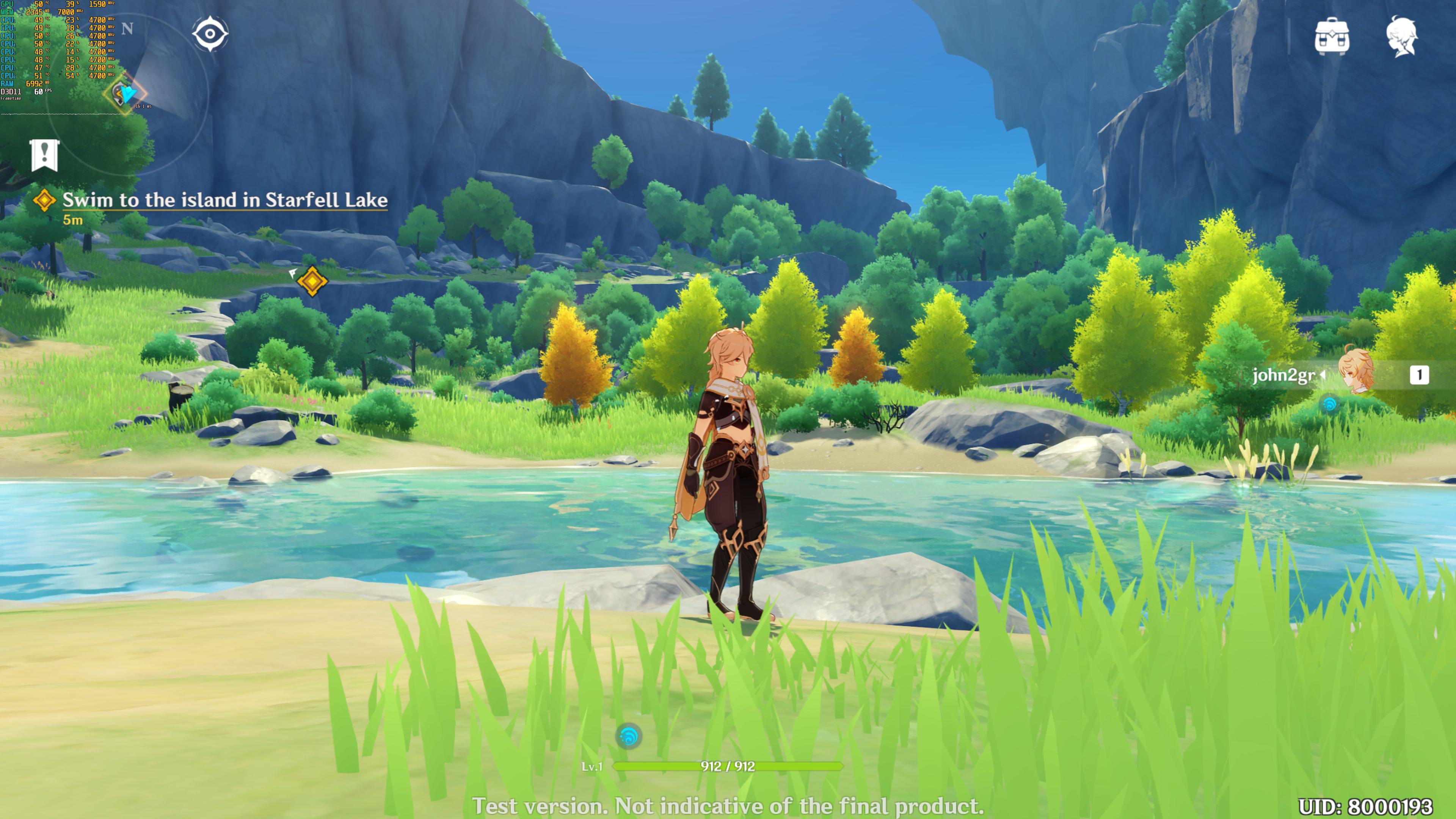Select the Swim to the island quest tracker
The image size is (1456, 819).
[x=224, y=200]
